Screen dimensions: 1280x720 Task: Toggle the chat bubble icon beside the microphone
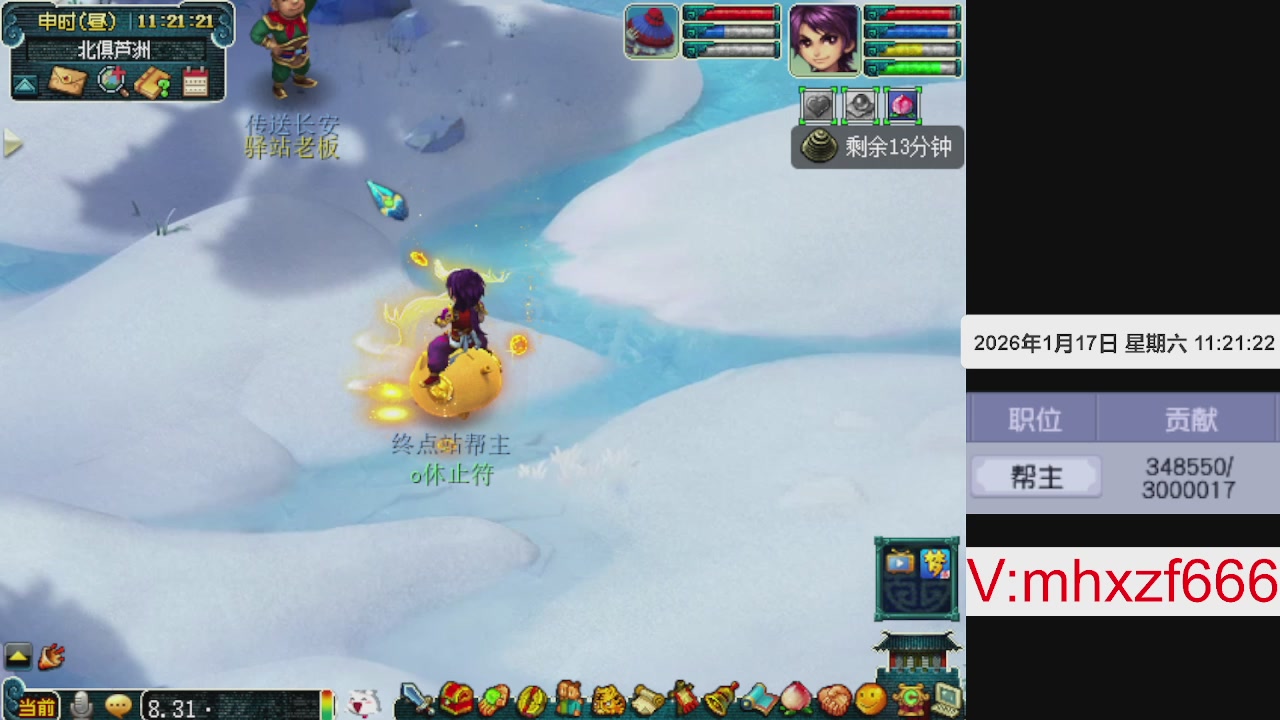(x=118, y=704)
